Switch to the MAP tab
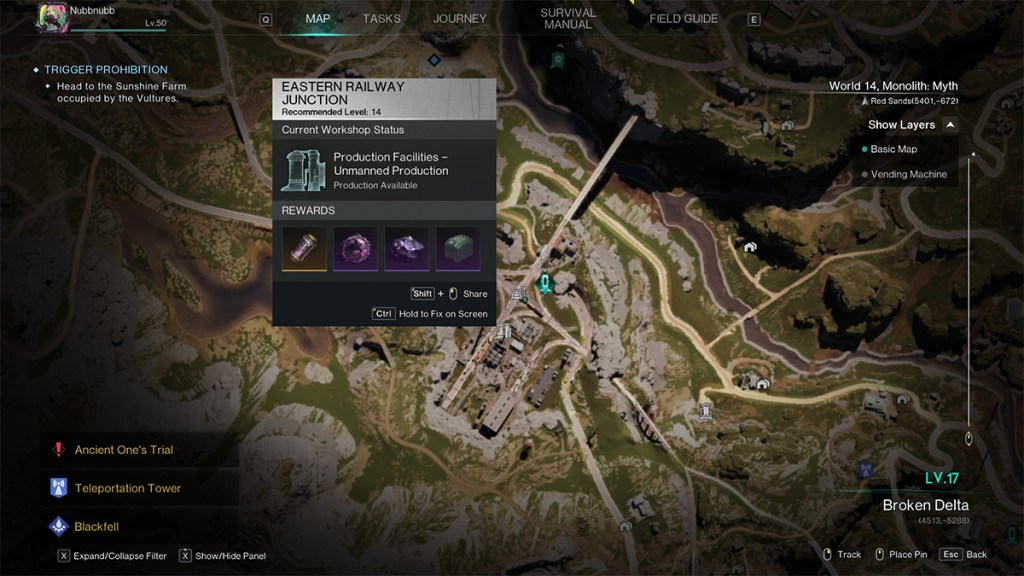The image size is (1024, 576). 317,19
